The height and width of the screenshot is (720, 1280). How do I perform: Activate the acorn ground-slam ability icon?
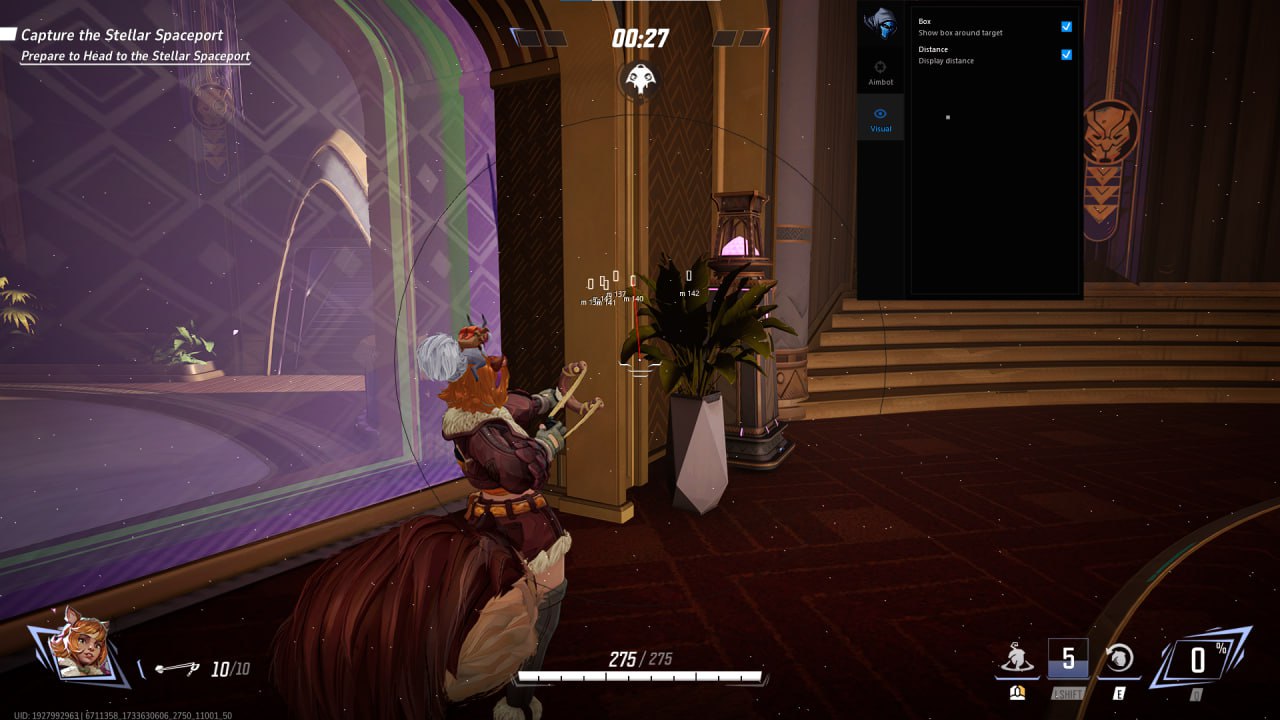[1017, 658]
